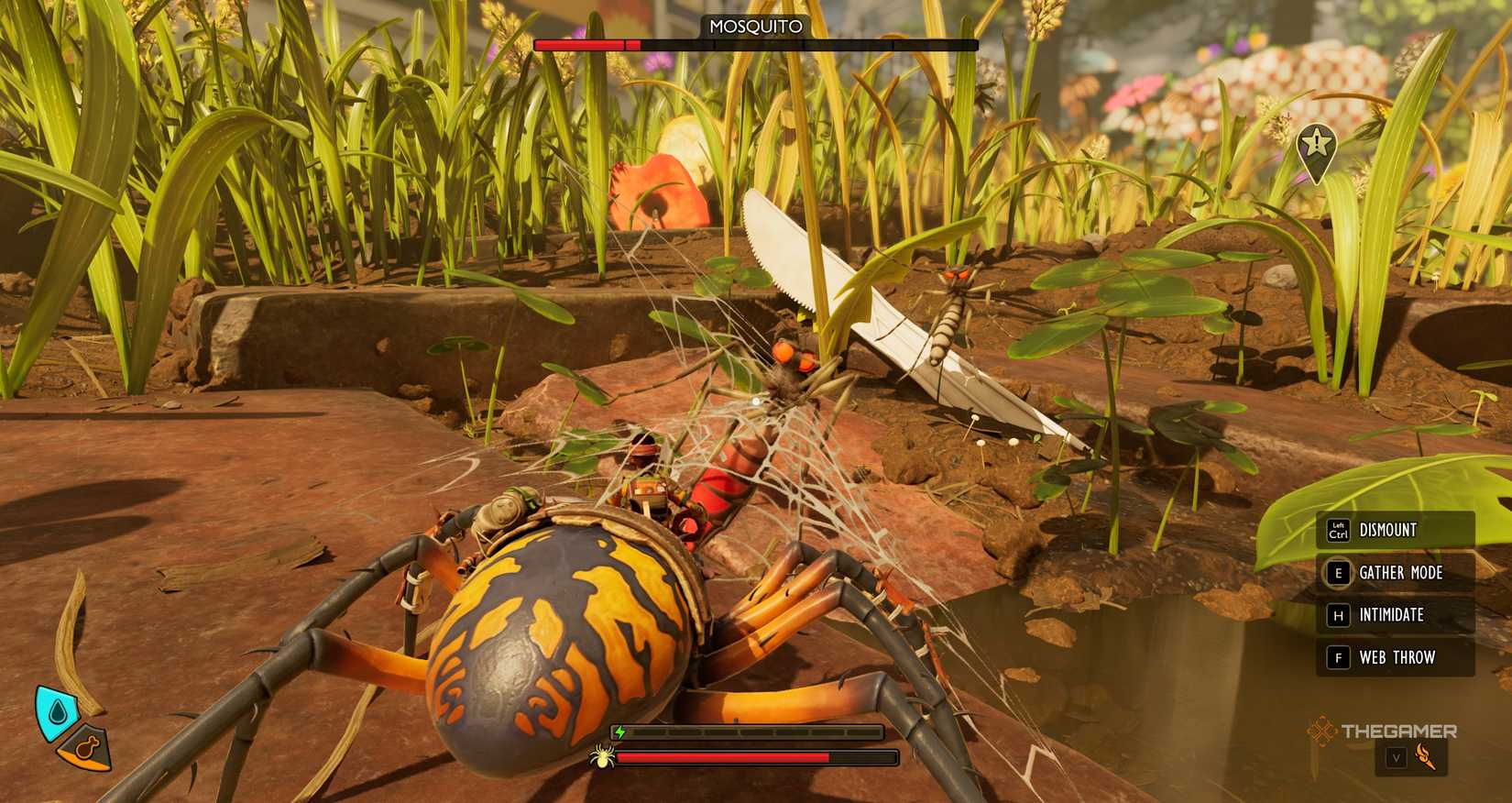Open the Dismount prompt entry
This screenshot has width=1512, height=803.
(1386, 530)
